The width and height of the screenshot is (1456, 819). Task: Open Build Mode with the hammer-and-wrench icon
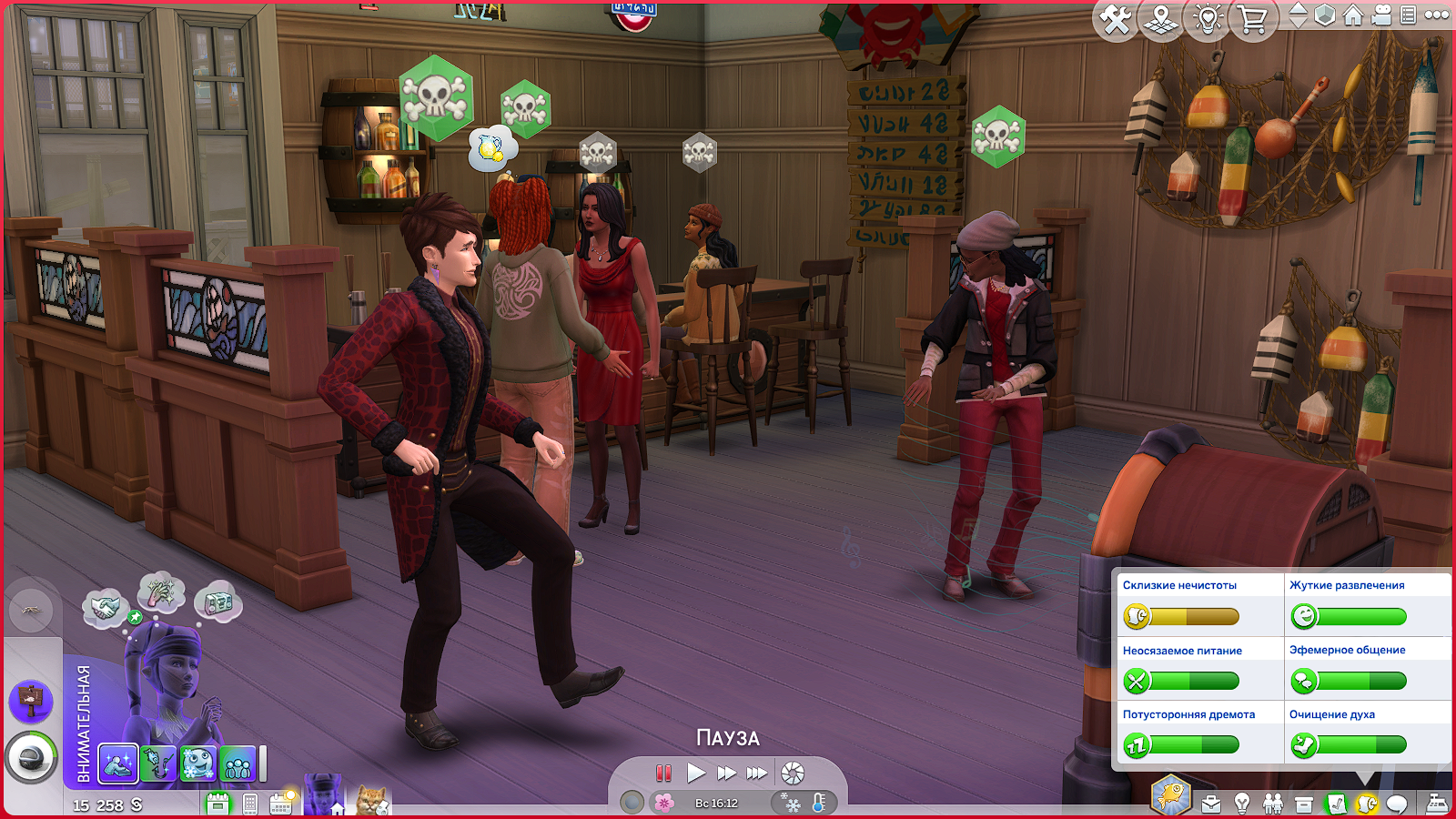[x=1116, y=19]
